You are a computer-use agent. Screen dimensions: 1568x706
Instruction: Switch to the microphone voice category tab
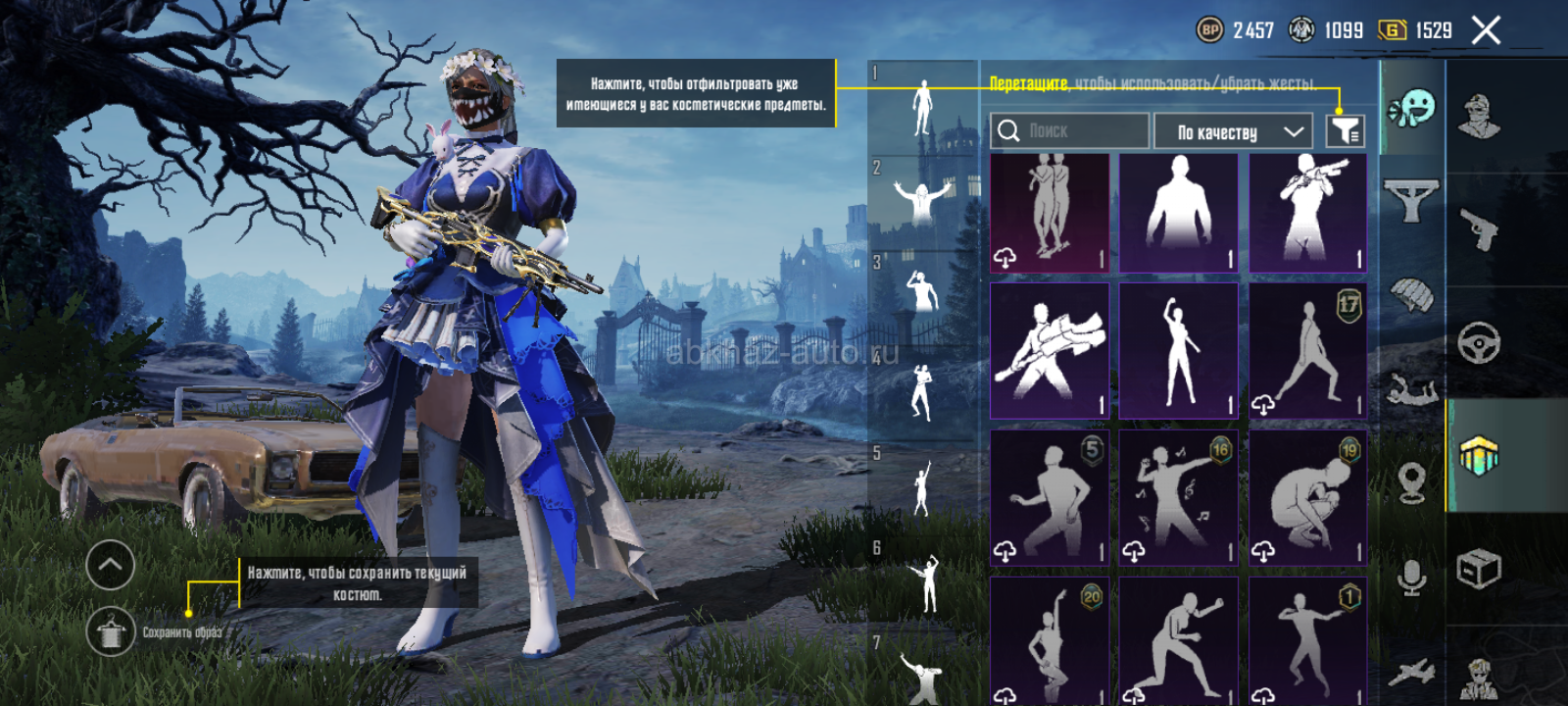1411,578
